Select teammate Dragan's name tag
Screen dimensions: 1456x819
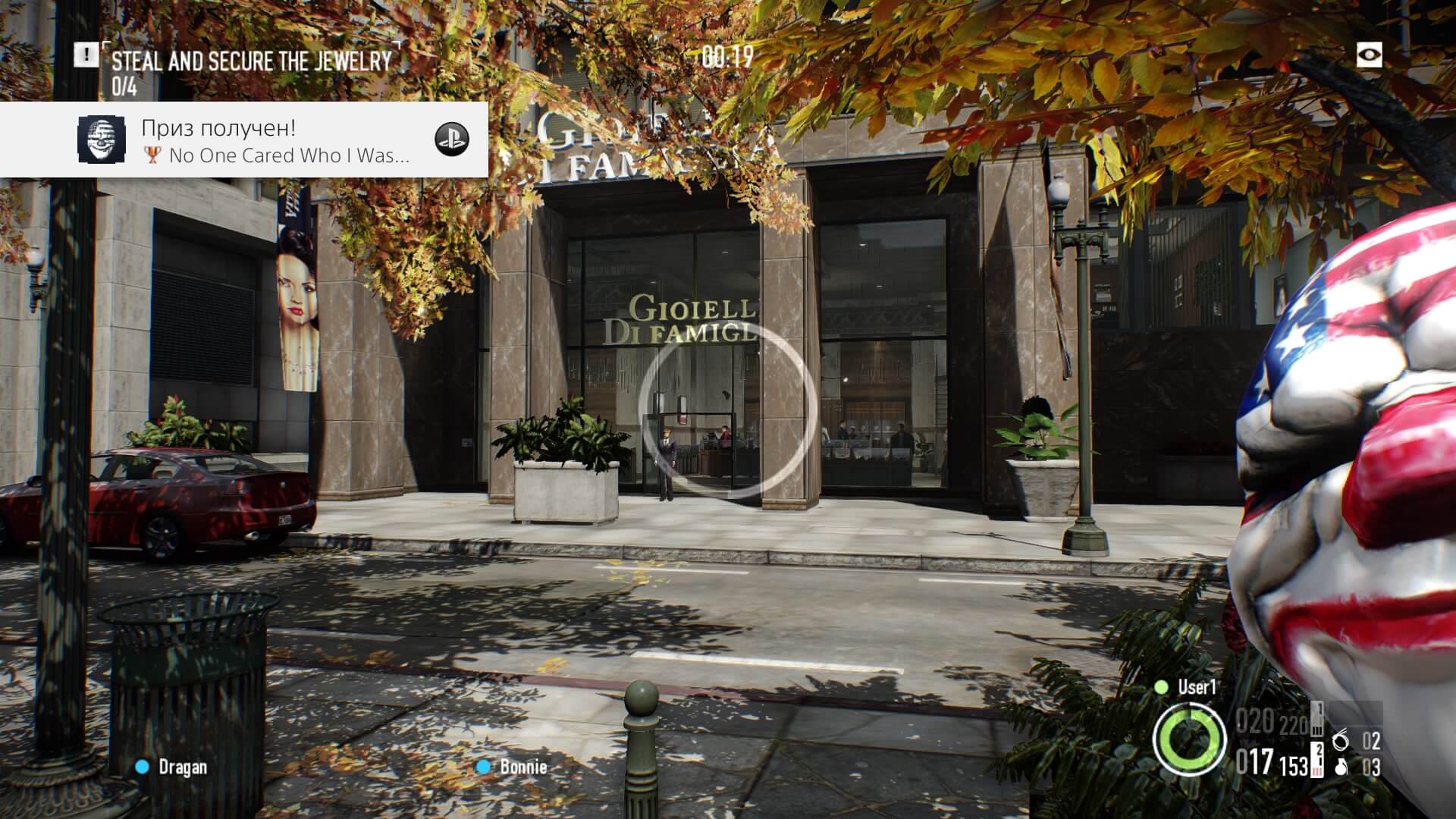[182, 767]
